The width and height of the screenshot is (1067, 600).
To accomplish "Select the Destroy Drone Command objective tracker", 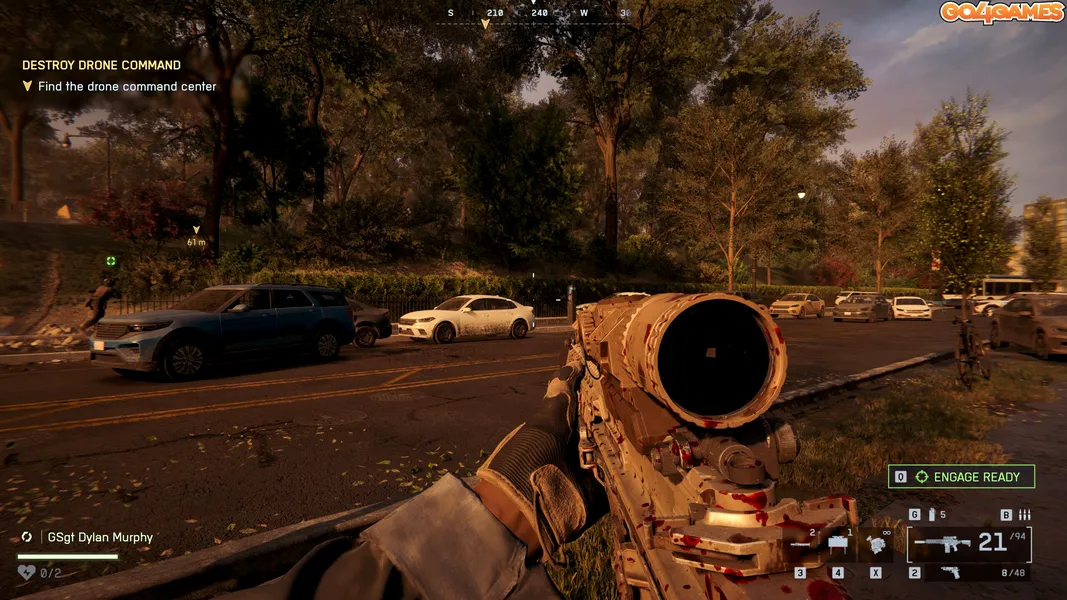I will pyautogui.click(x=101, y=65).
